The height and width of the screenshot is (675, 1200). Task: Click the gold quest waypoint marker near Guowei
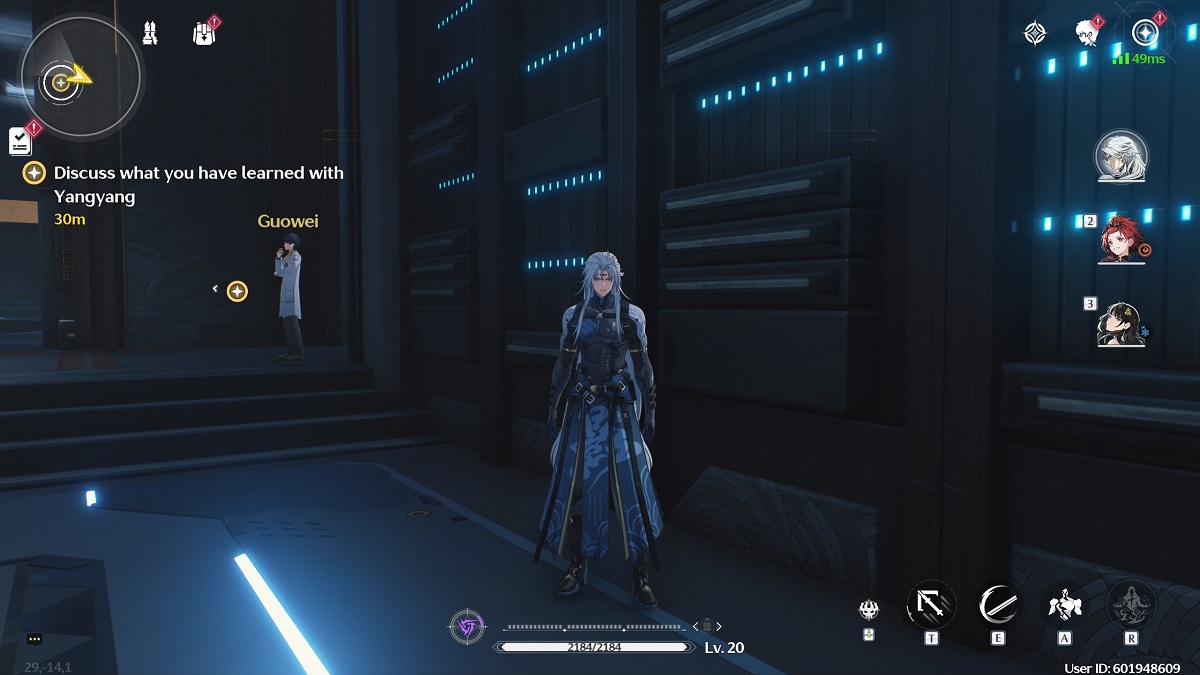[x=237, y=291]
